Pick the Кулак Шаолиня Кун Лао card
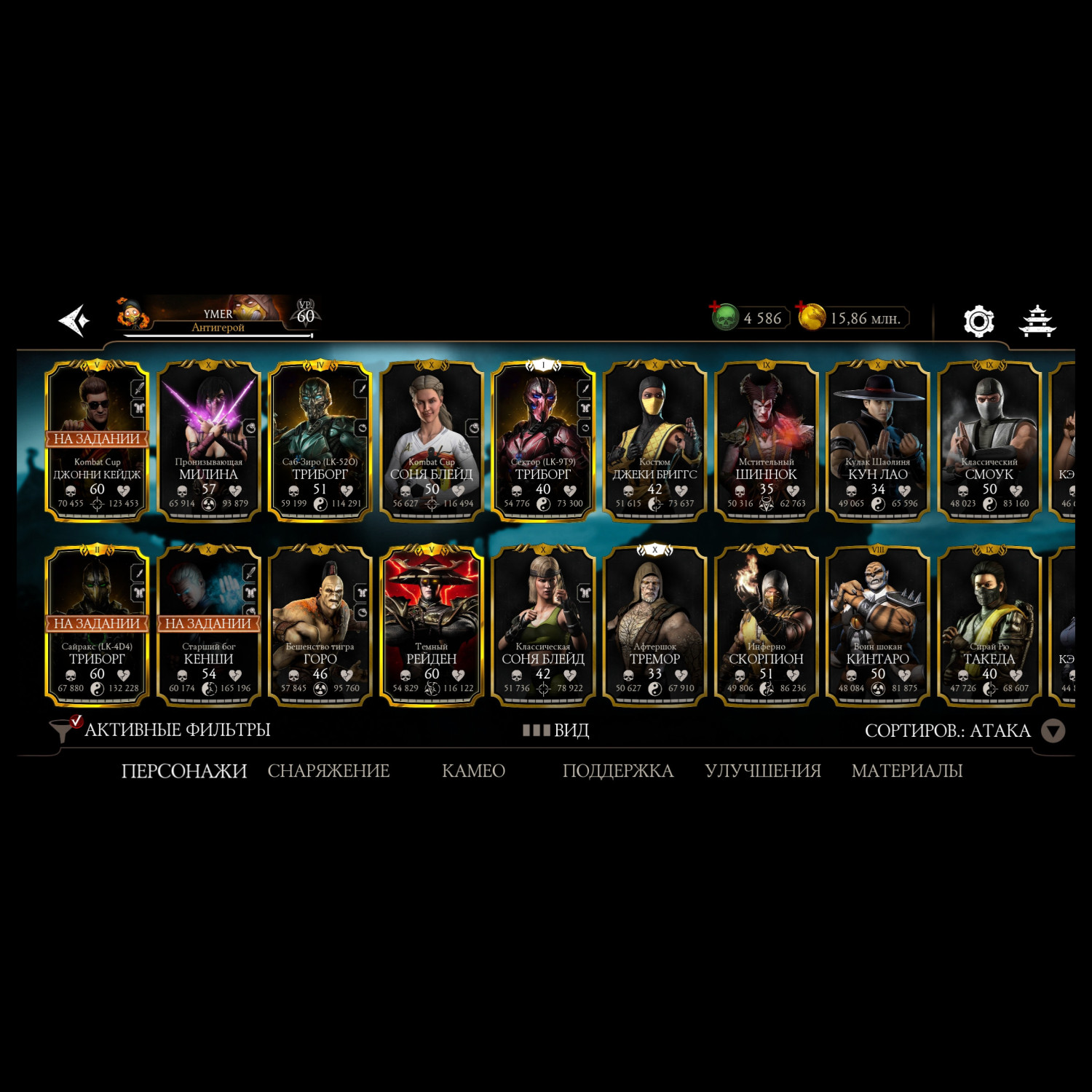1092x1092 pixels. tap(877, 441)
